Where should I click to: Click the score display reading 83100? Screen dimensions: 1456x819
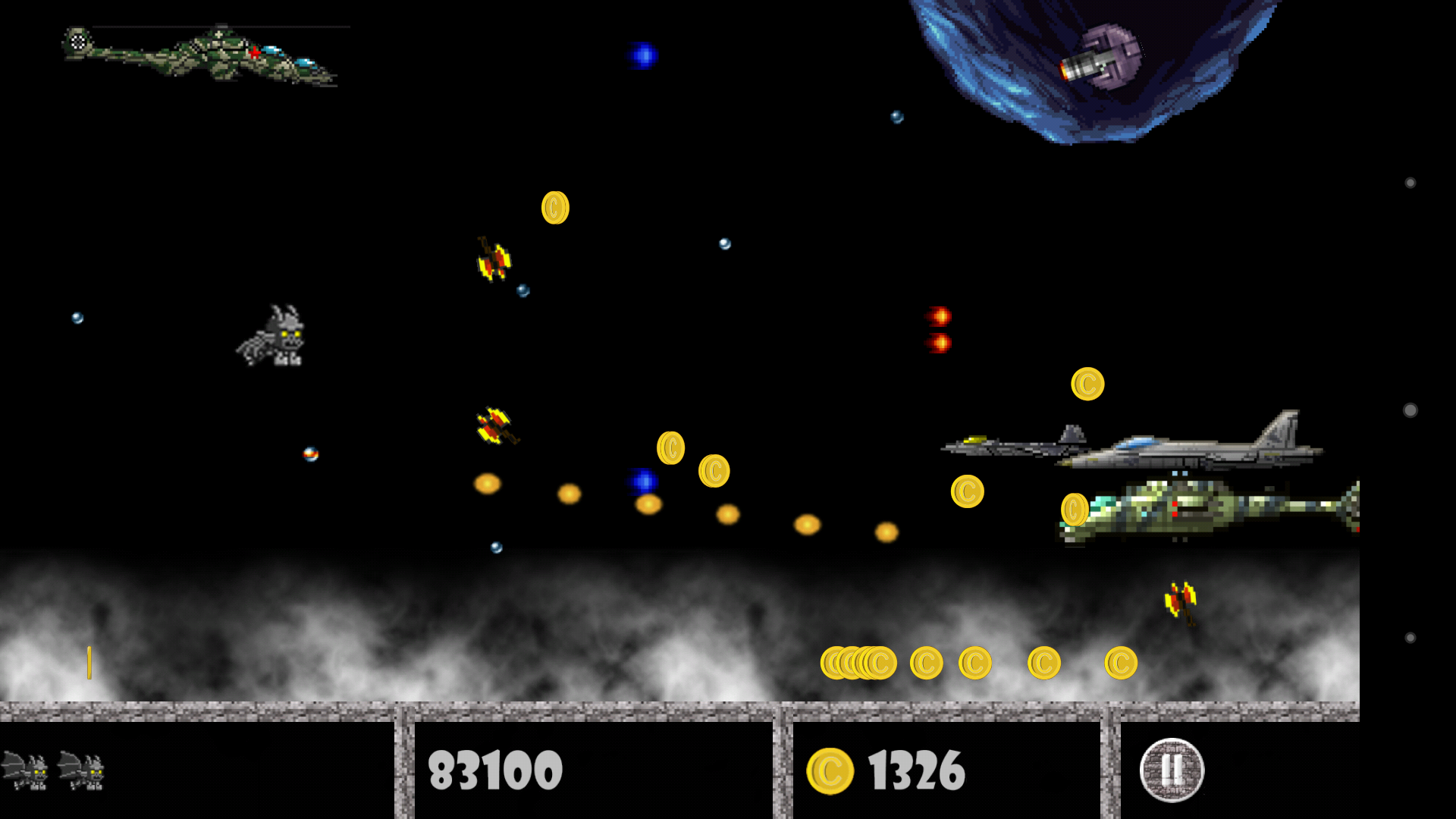[494, 770]
